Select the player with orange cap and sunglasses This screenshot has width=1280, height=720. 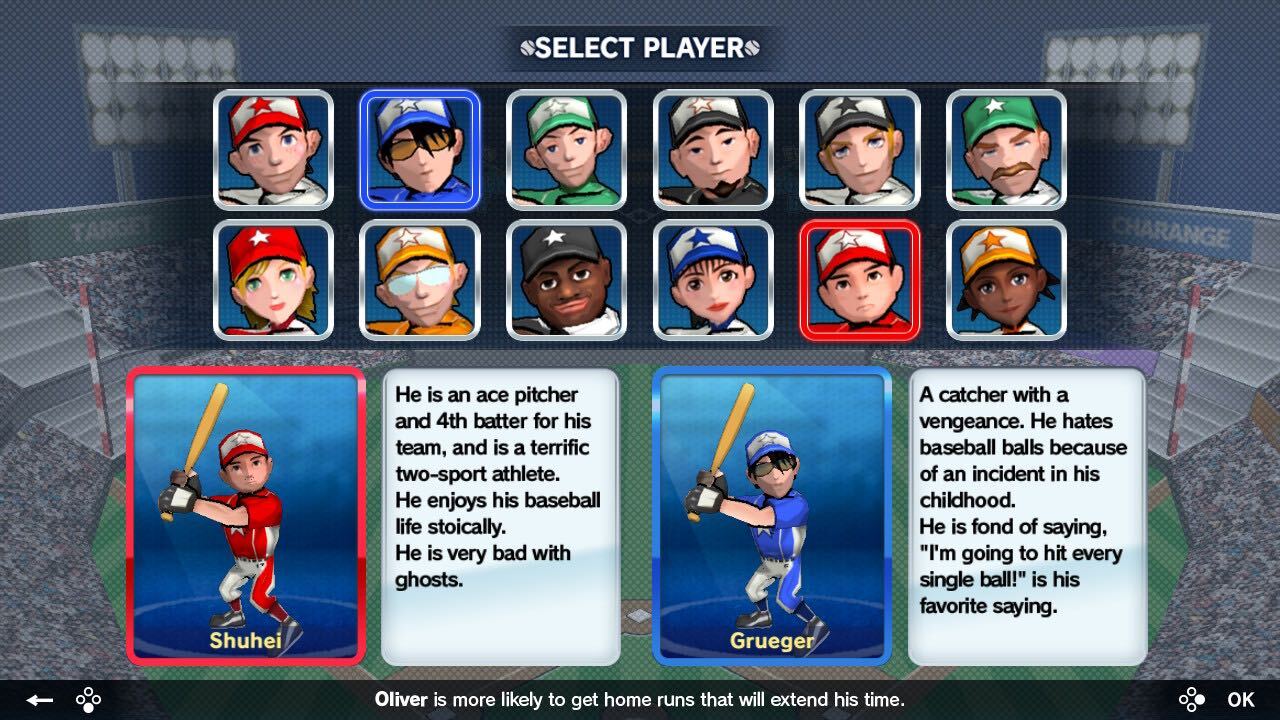coord(420,281)
